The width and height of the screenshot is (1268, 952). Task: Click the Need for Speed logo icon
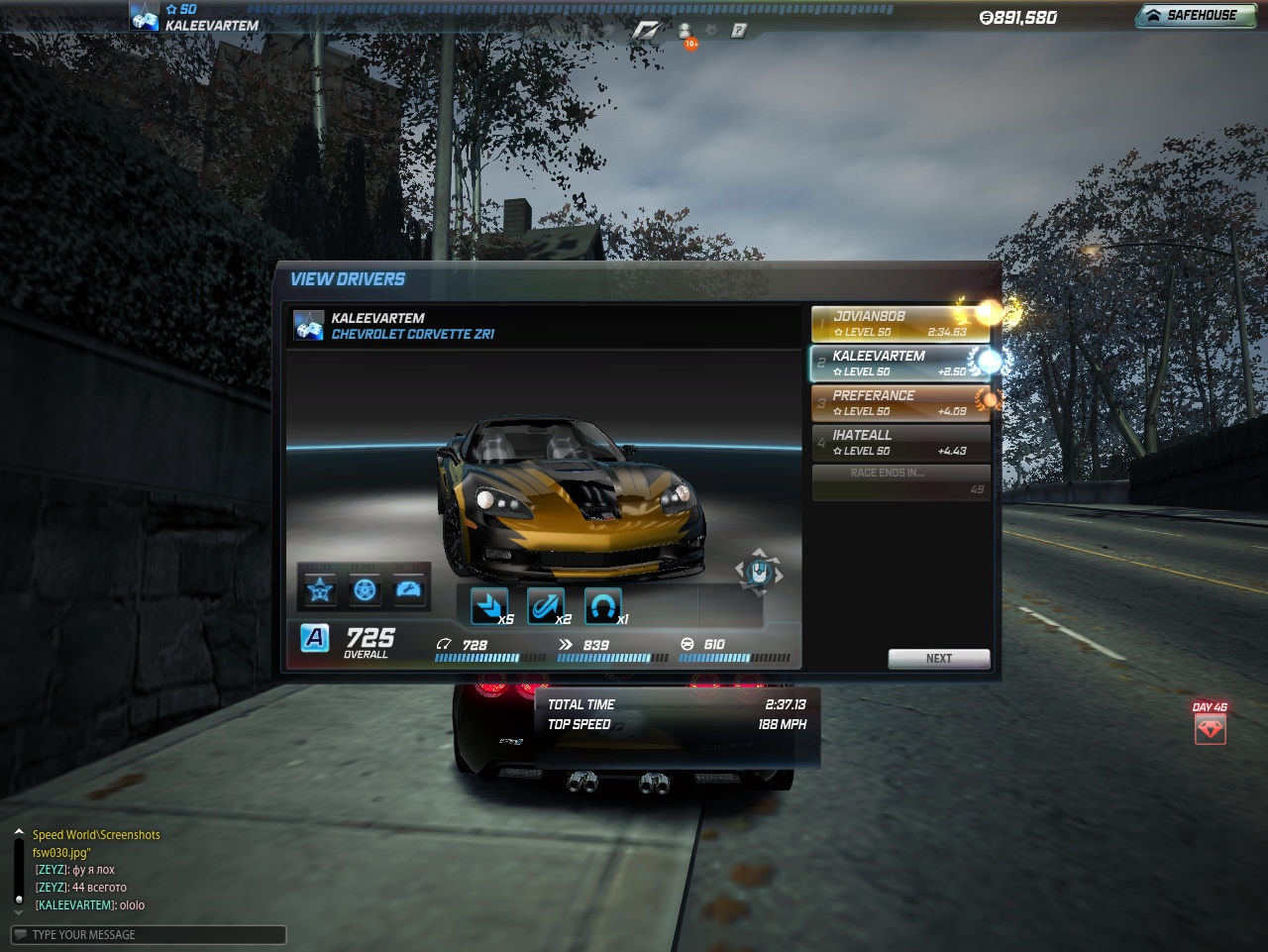[x=646, y=31]
